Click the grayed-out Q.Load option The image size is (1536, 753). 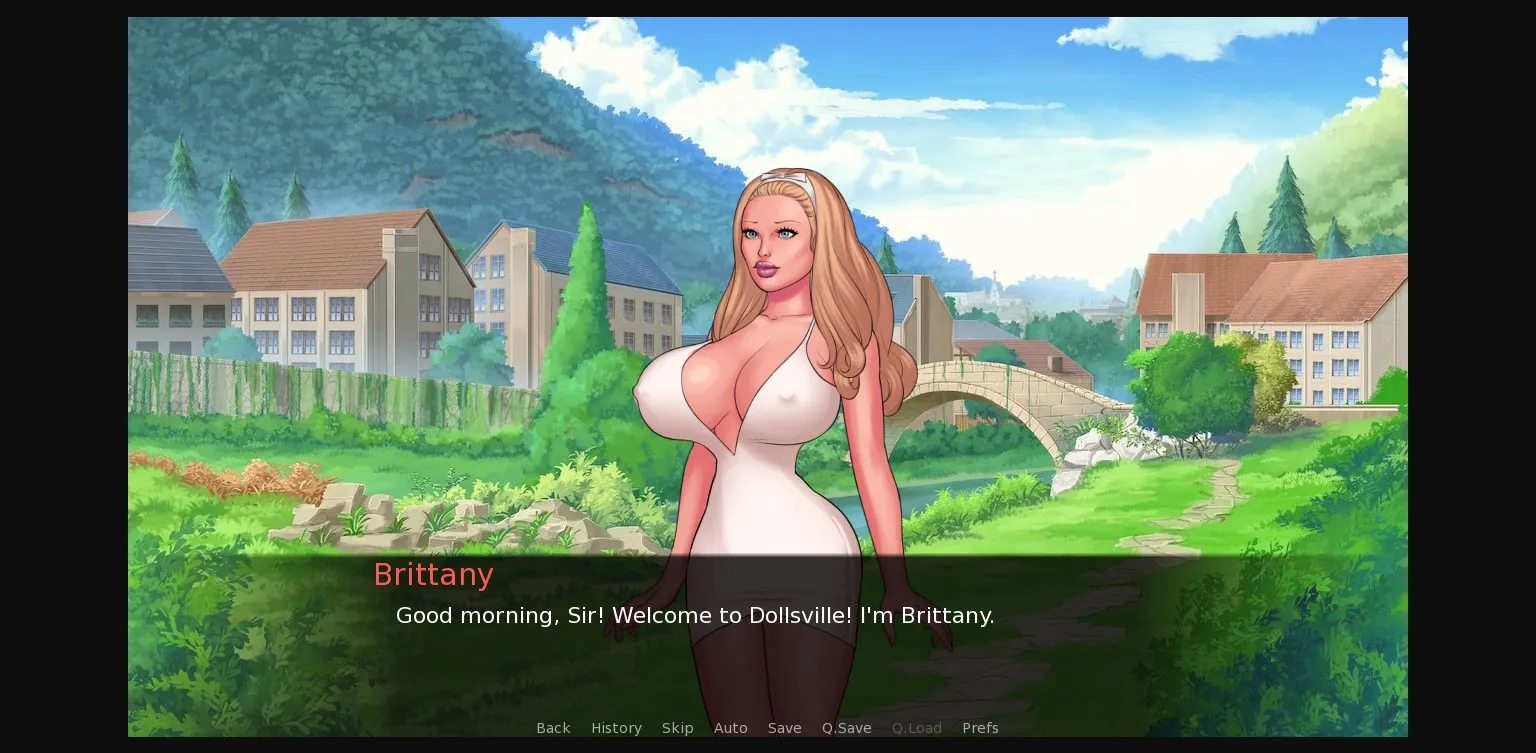click(916, 728)
